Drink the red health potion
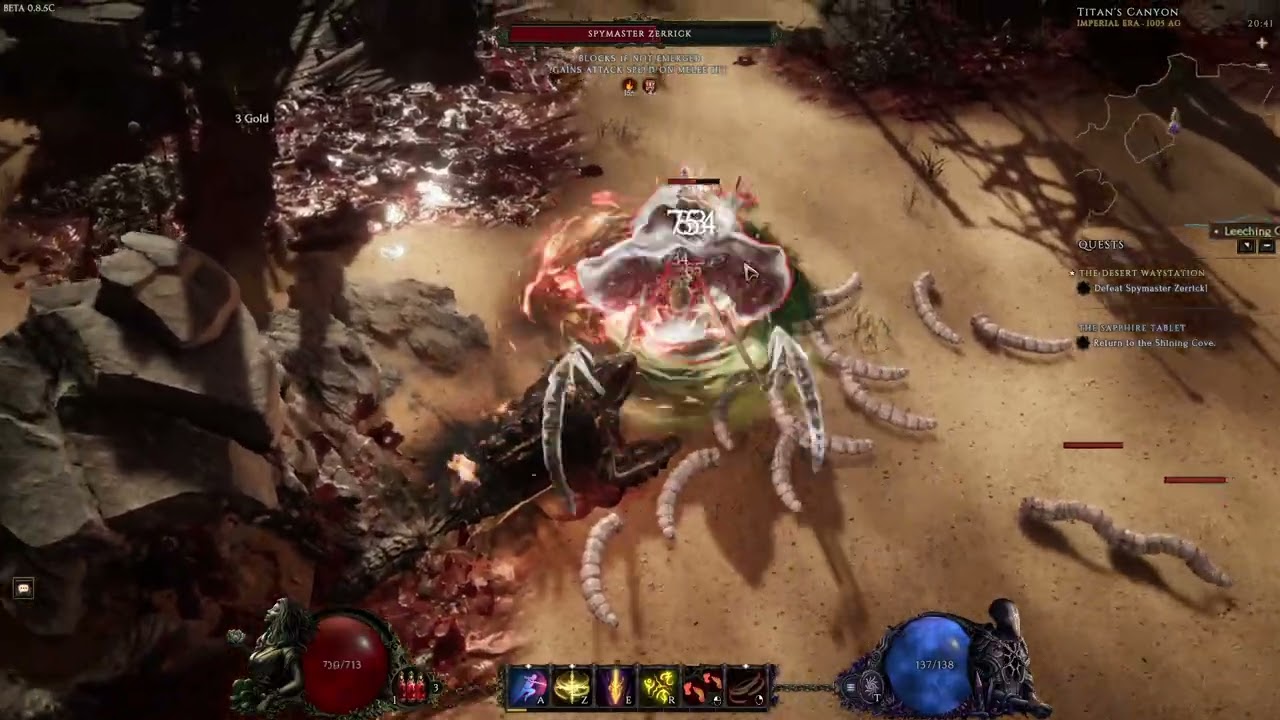Screen dimensions: 1280x720 pos(412,686)
